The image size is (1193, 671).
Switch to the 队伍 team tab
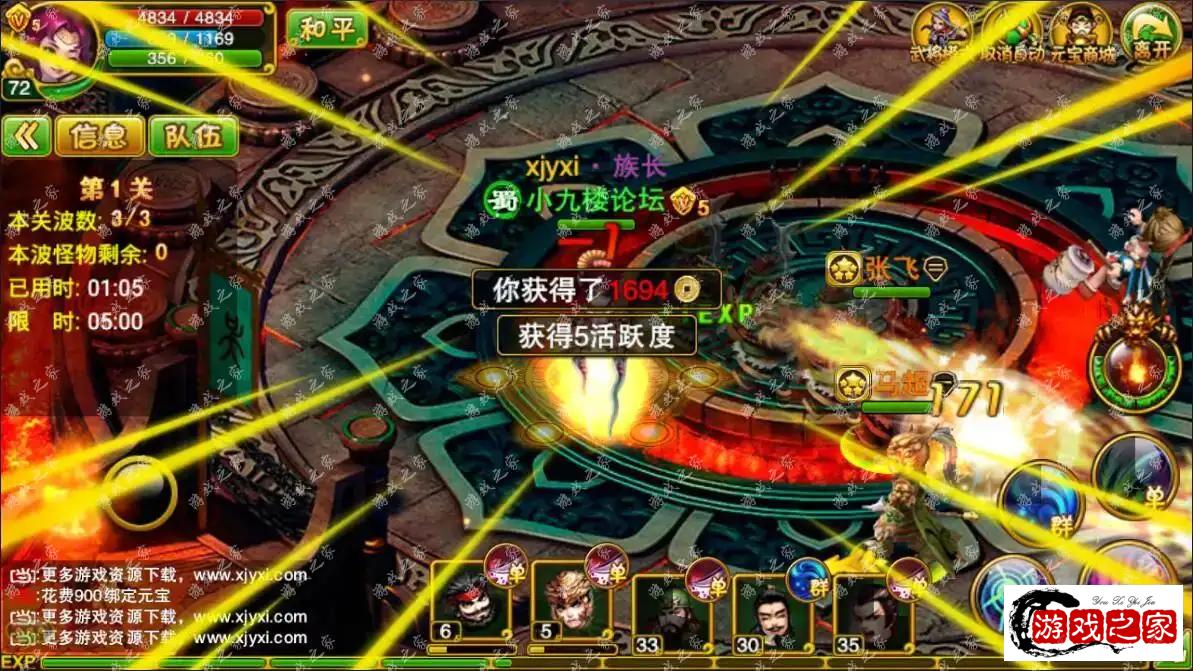tap(193, 136)
